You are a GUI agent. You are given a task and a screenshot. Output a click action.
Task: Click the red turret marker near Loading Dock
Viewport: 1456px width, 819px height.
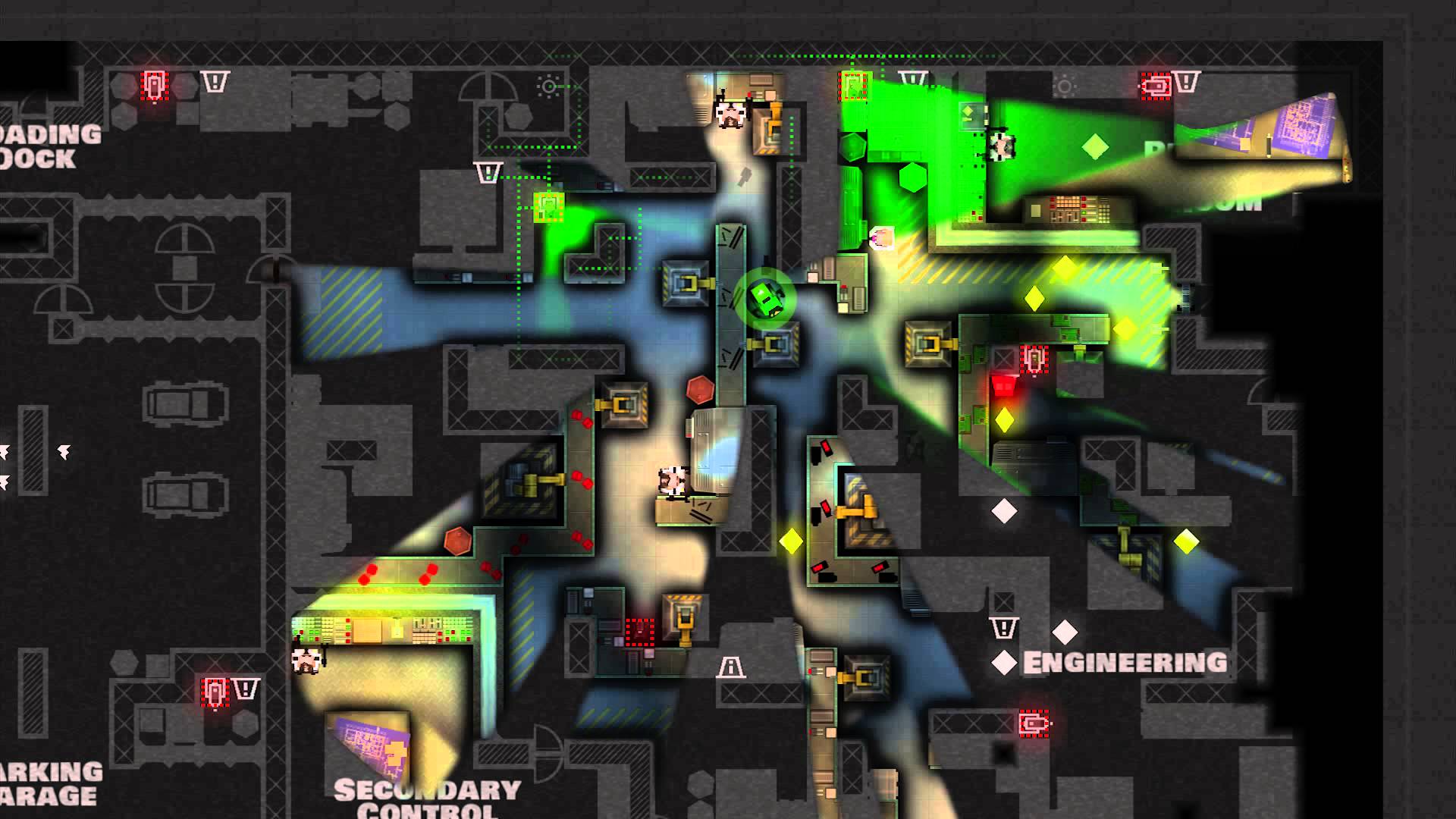click(154, 85)
